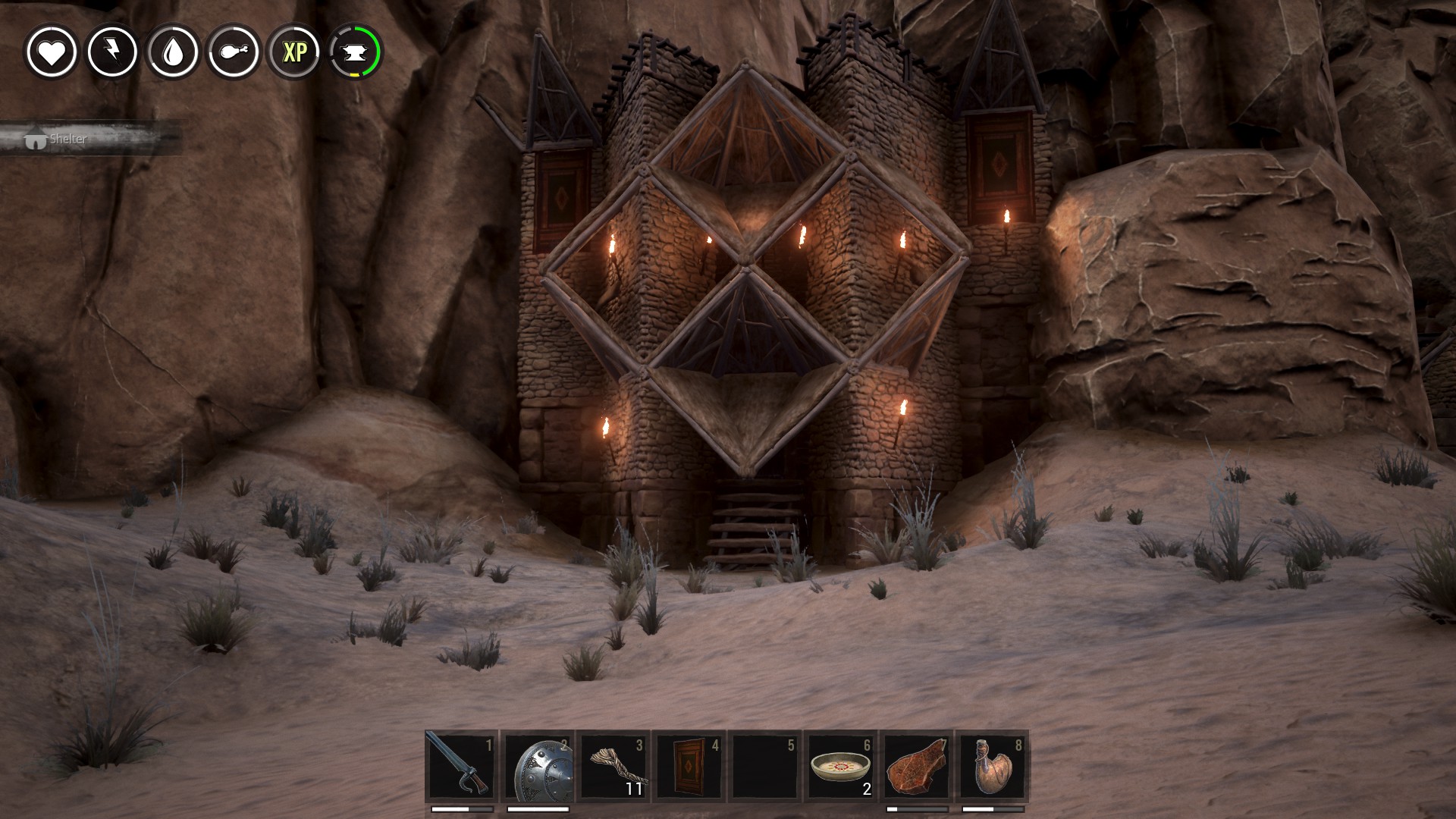Select the twine stack of 11
Viewport: 1456px width, 819px height.
[x=613, y=766]
